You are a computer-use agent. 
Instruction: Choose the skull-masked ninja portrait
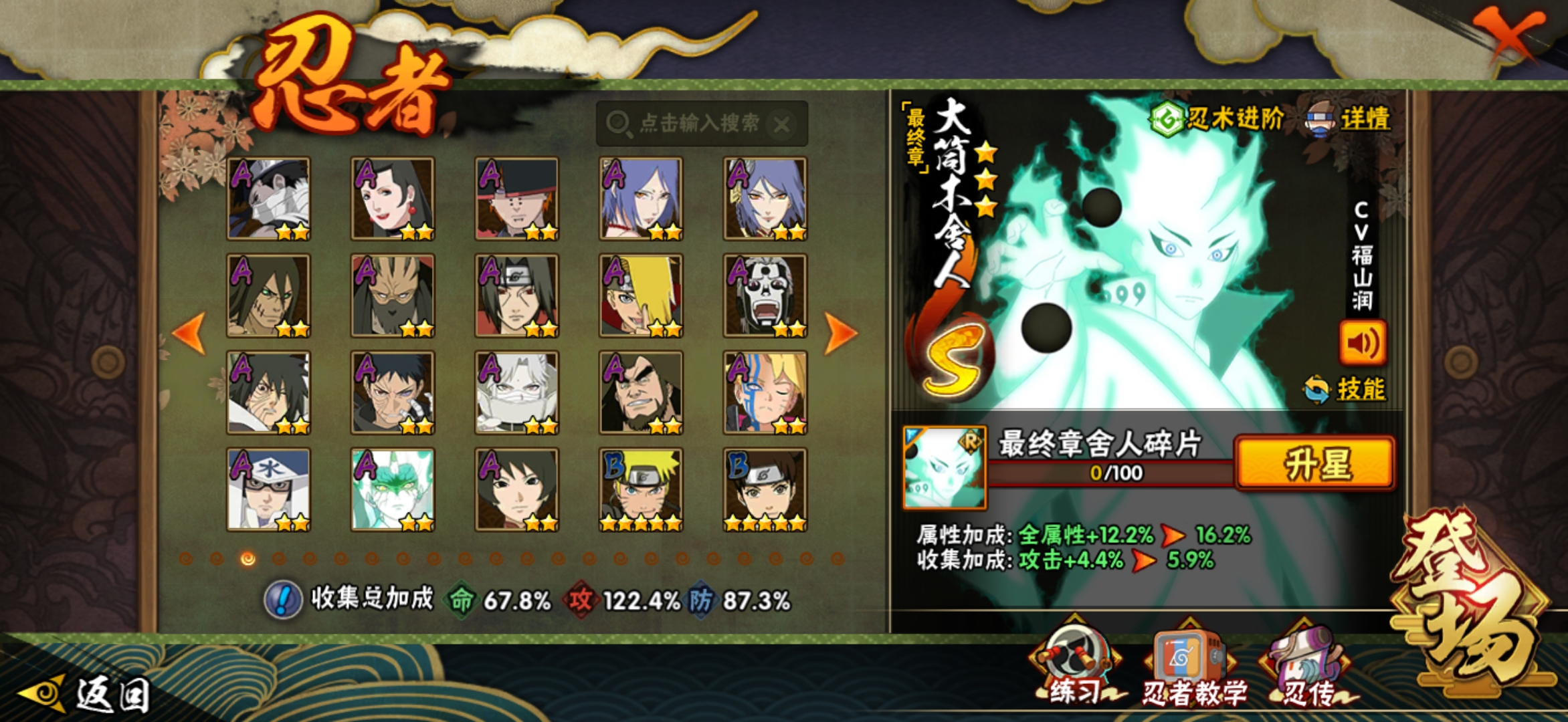click(765, 295)
